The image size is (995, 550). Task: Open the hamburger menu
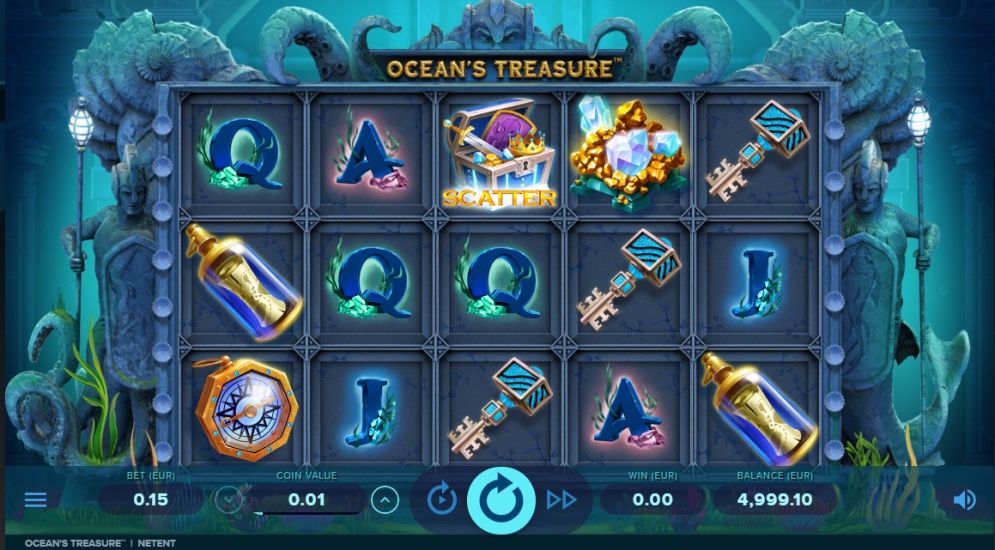point(35,499)
